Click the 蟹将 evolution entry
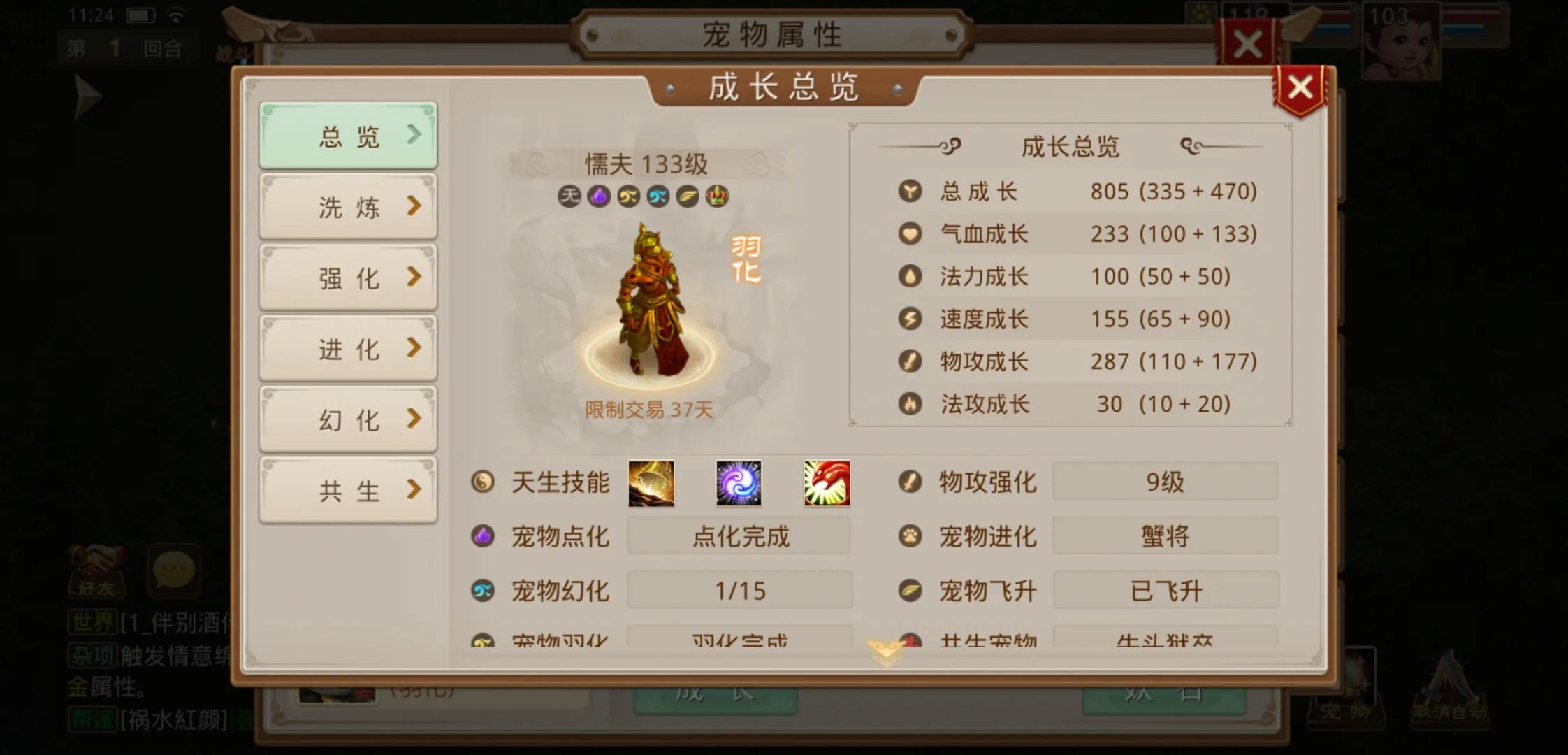 point(1165,535)
